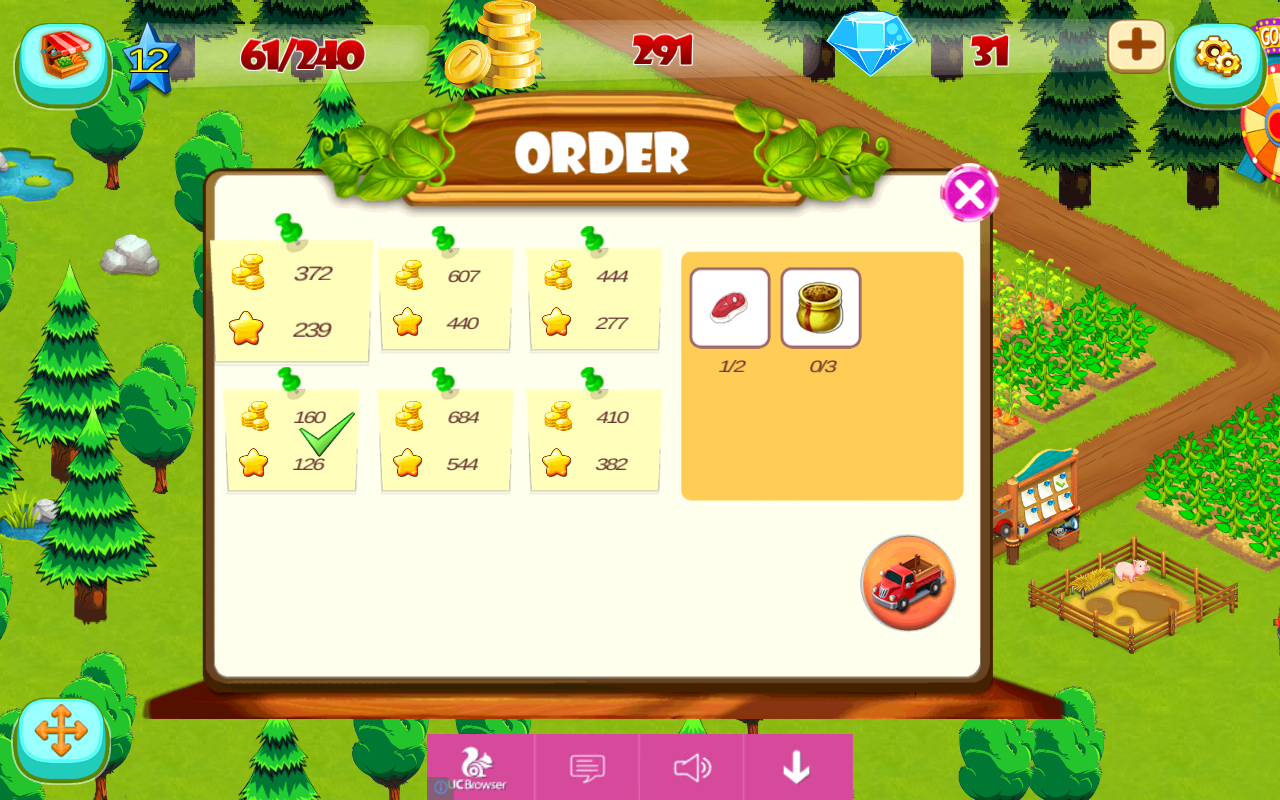Click the red delivery truck button
The image size is (1280, 800).
tap(906, 583)
